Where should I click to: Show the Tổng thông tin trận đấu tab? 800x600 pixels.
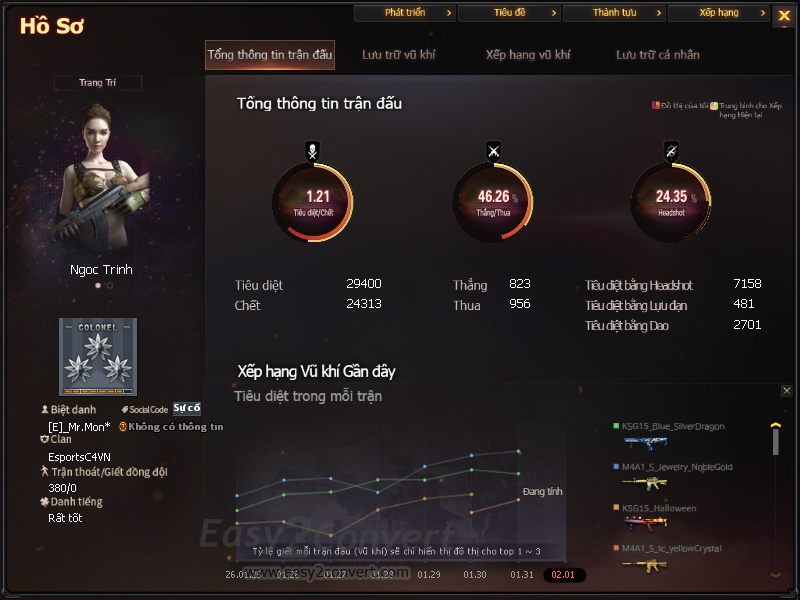pyautogui.click(x=270, y=55)
